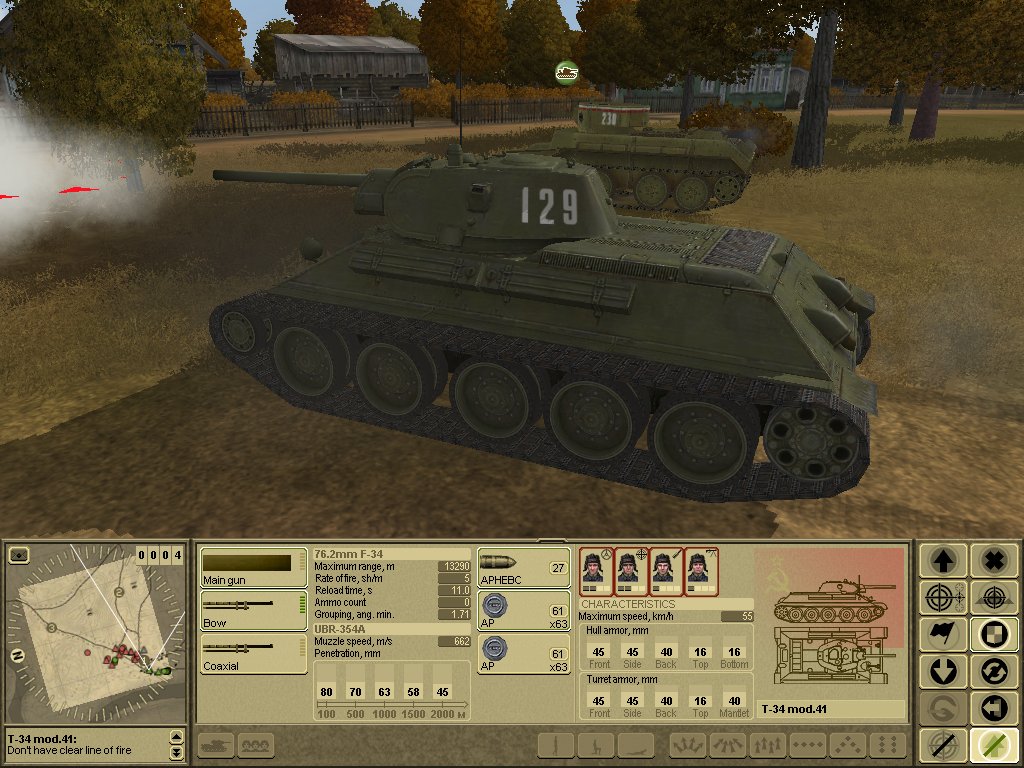Choose the Coaxial machine gun slot
This screenshot has height=768, width=1024.
[253, 653]
